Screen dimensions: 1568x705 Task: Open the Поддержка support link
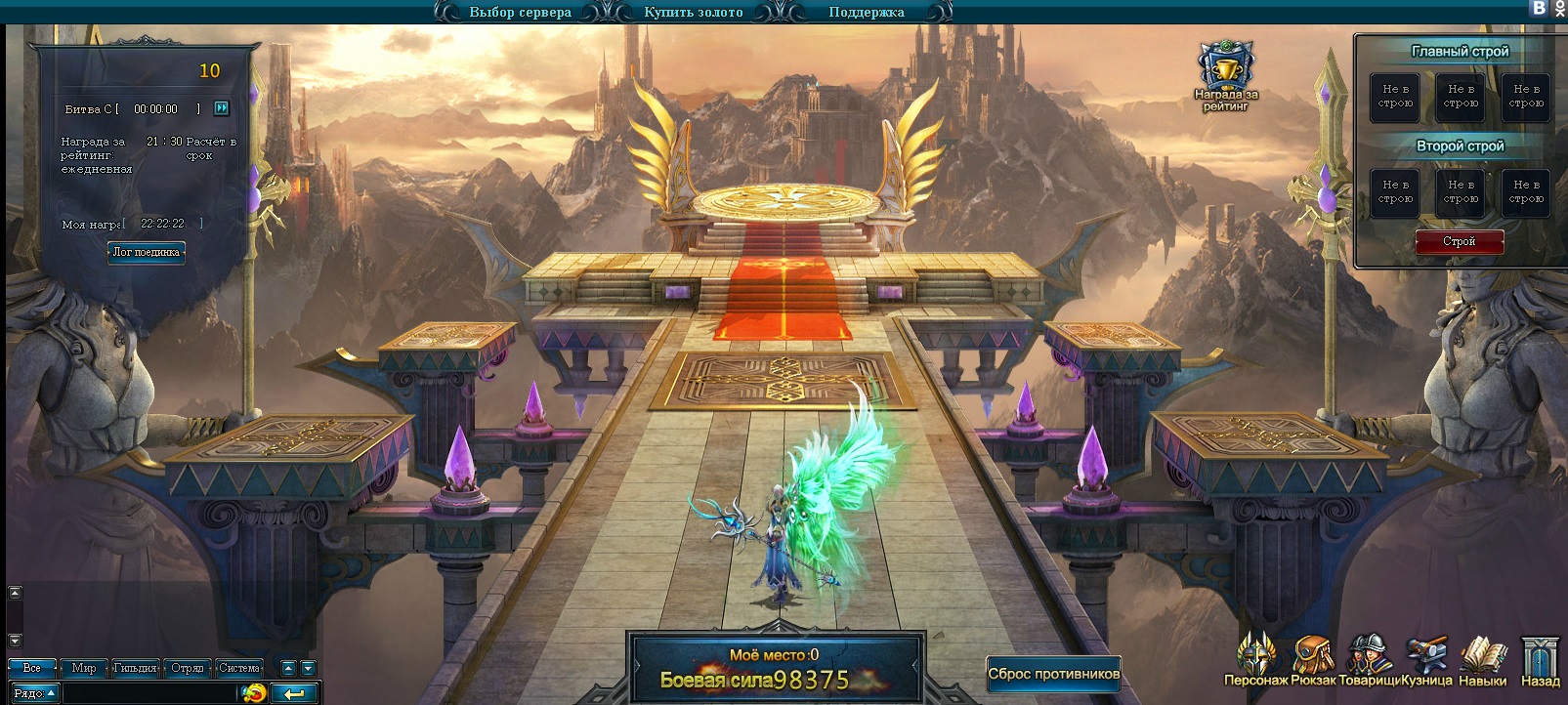click(866, 13)
